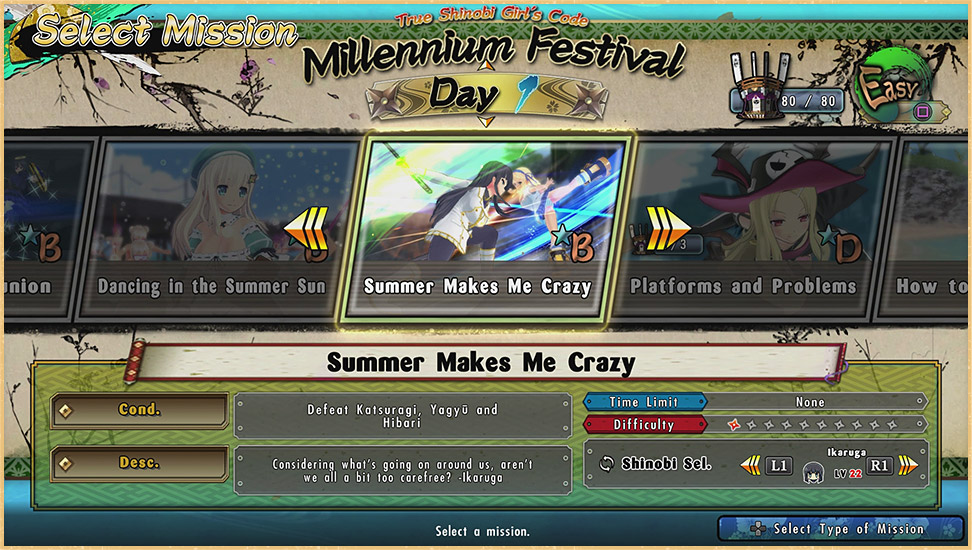Go to the previous day arrow above Day
Image resolution: width=972 pixels, height=550 pixels.
(x=485, y=67)
